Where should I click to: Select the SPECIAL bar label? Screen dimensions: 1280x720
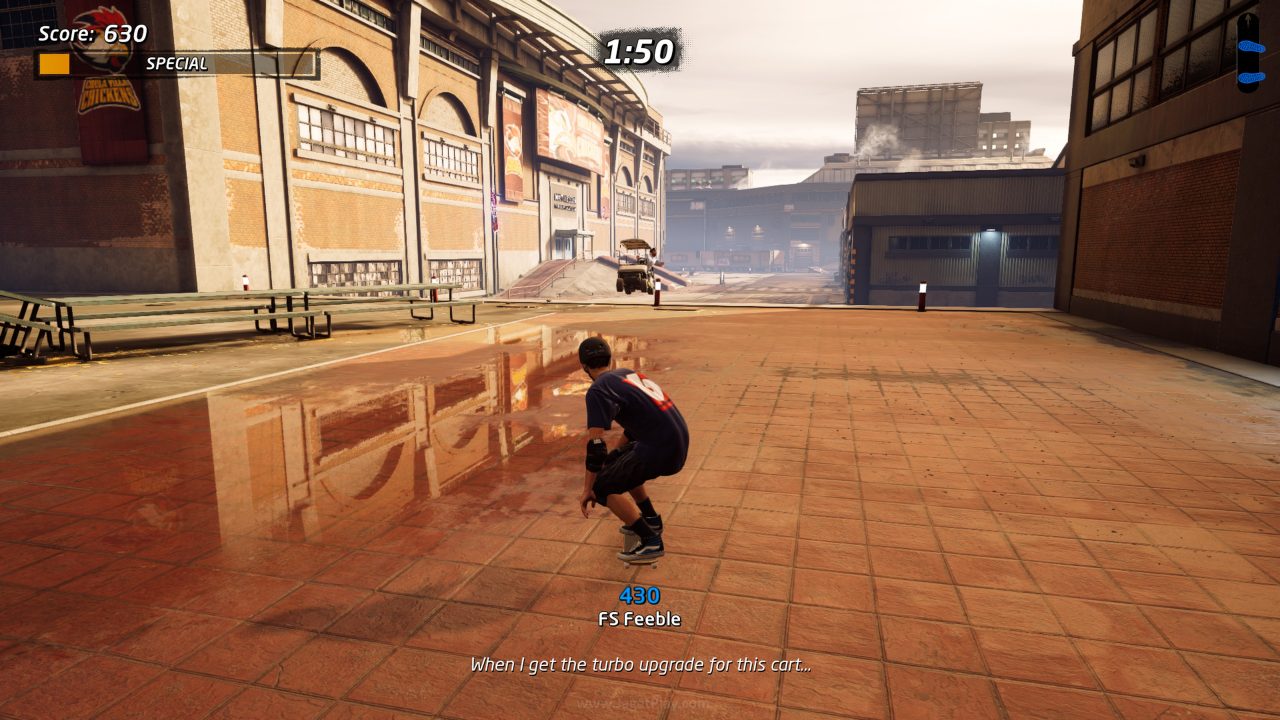[178, 62]
